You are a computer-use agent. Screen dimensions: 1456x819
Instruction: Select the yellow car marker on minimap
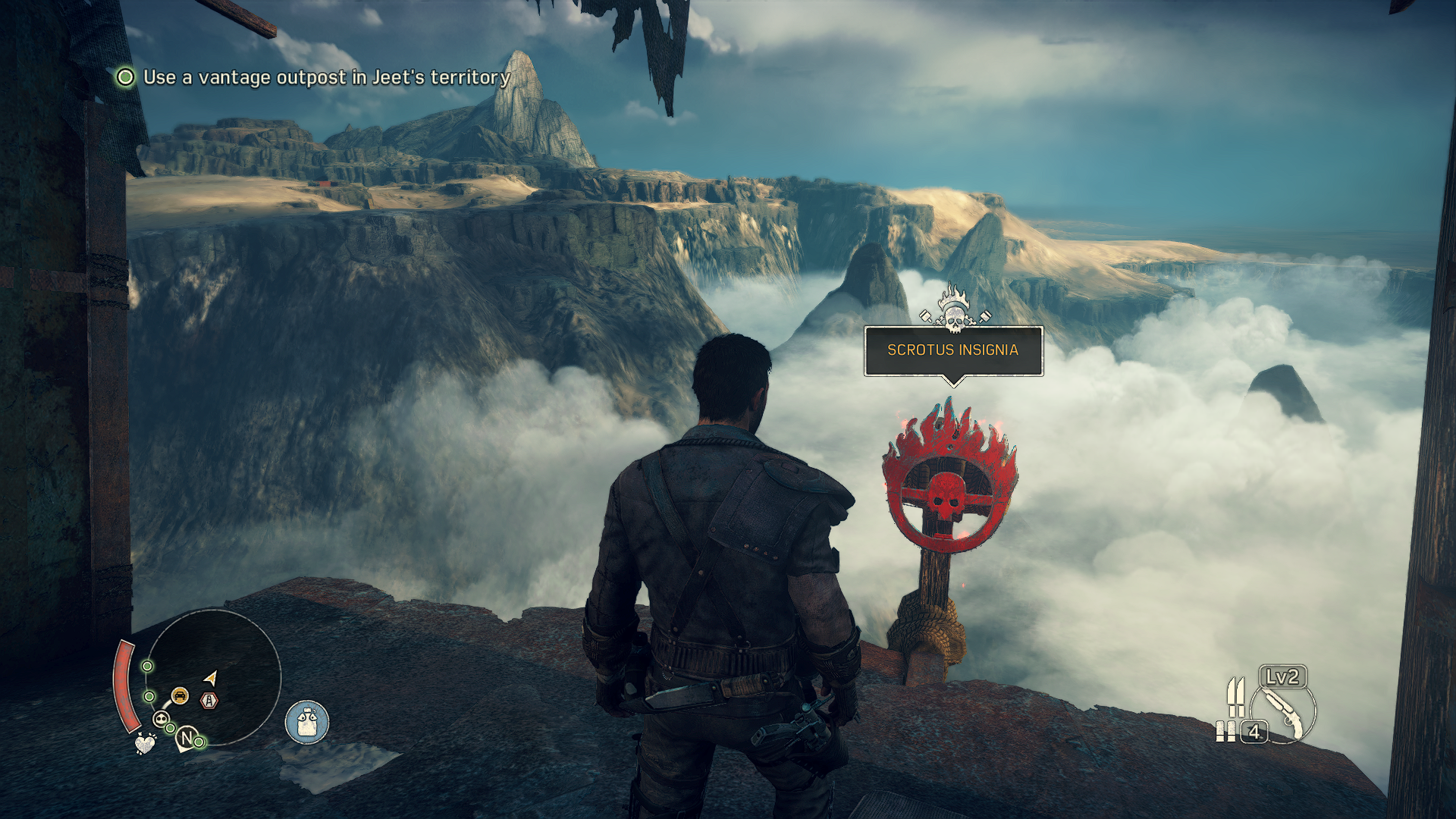pos(180,695)
